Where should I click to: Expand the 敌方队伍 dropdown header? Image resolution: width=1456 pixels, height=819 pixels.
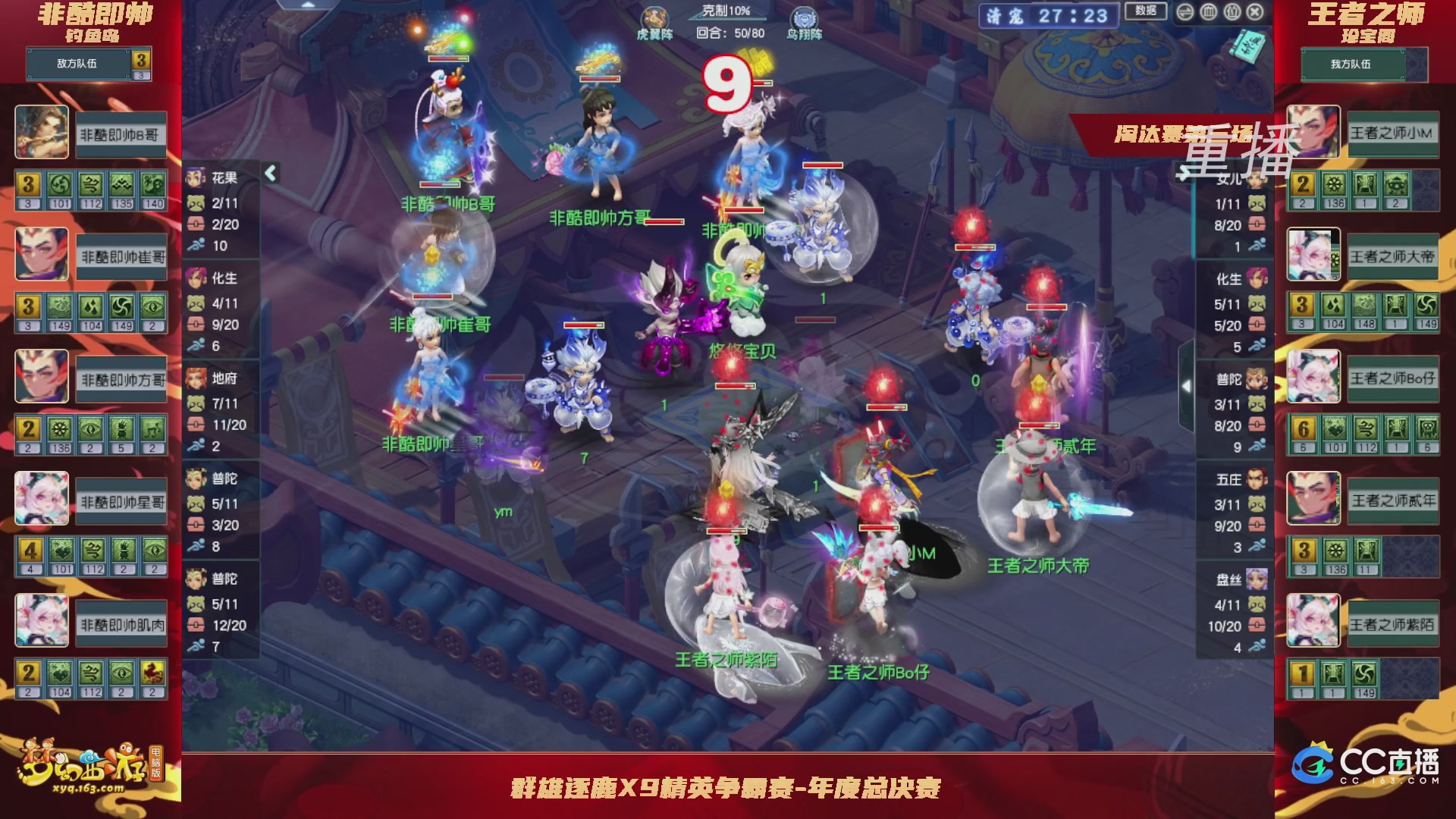point(76,64)
